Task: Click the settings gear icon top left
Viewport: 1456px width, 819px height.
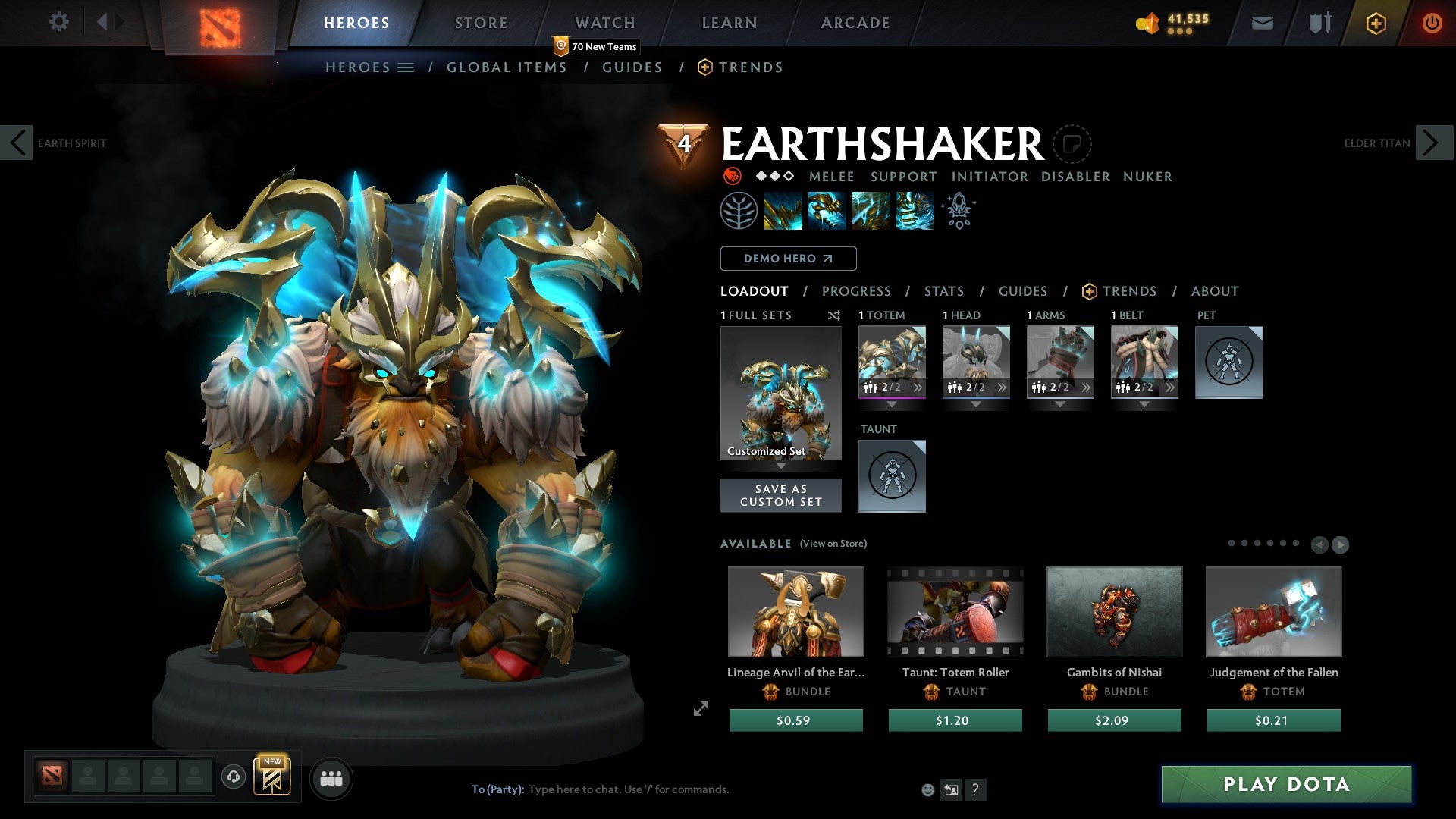Action: click(58, 22)
